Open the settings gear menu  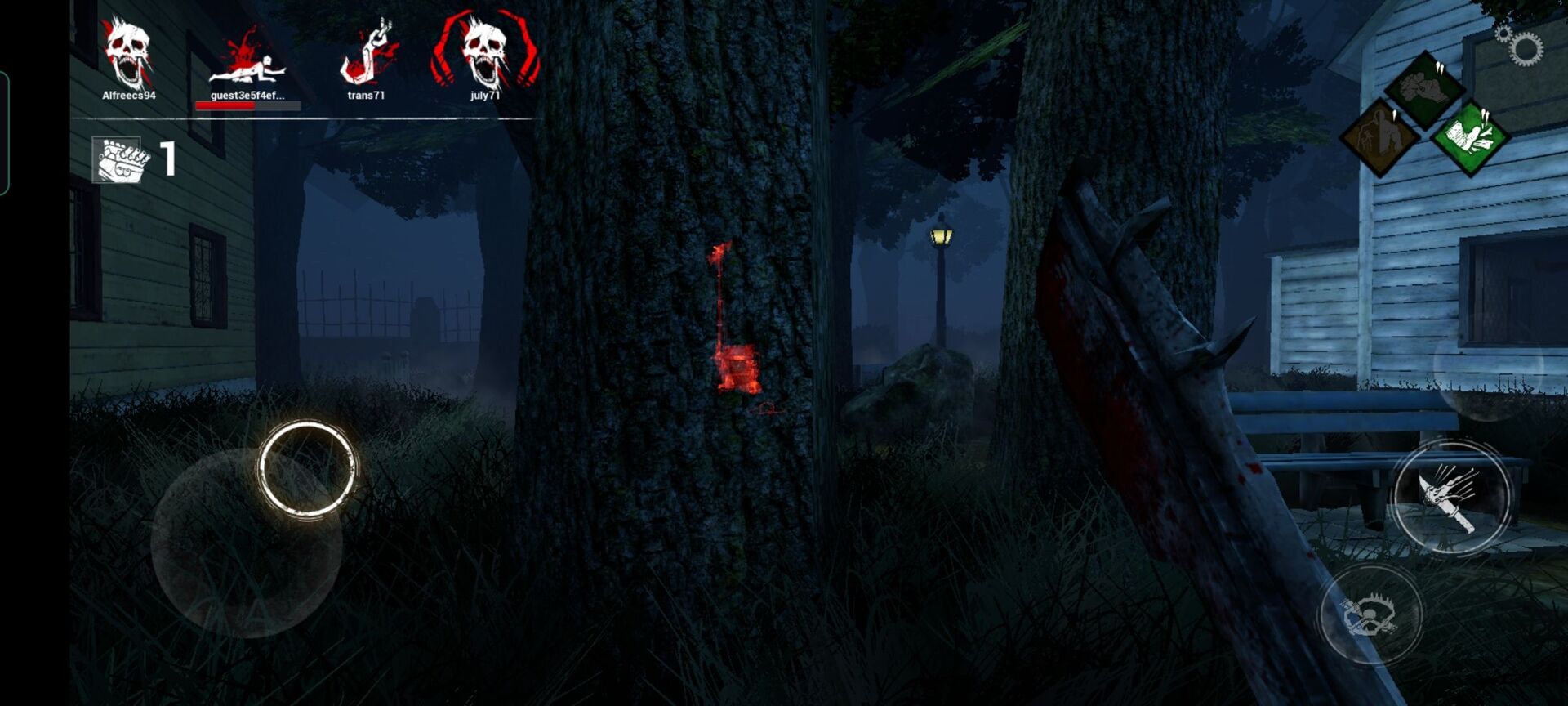click(1522, 47)
